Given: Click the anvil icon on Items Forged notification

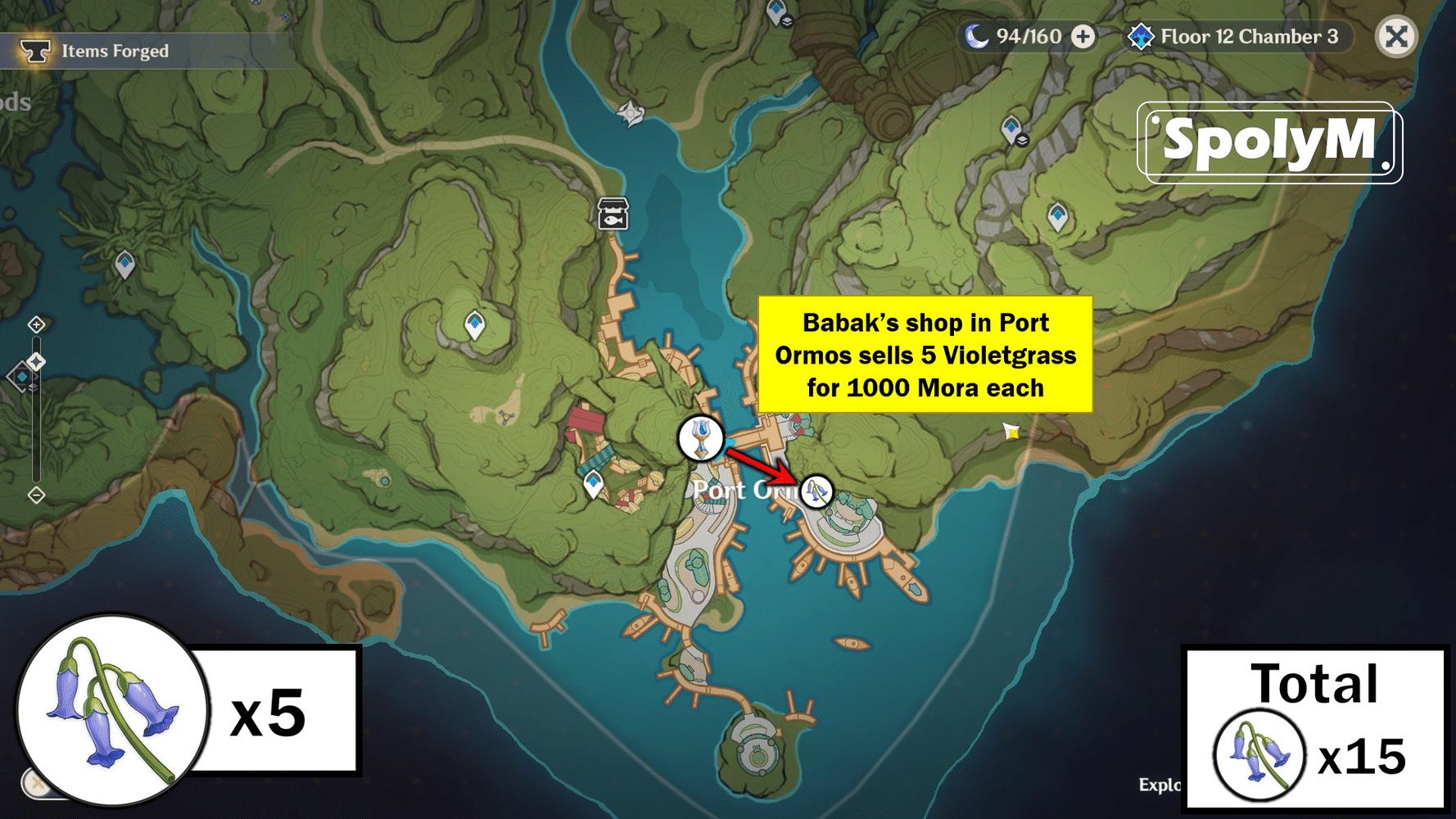Looking at the screenshot, I should click(x=37, y=50).
